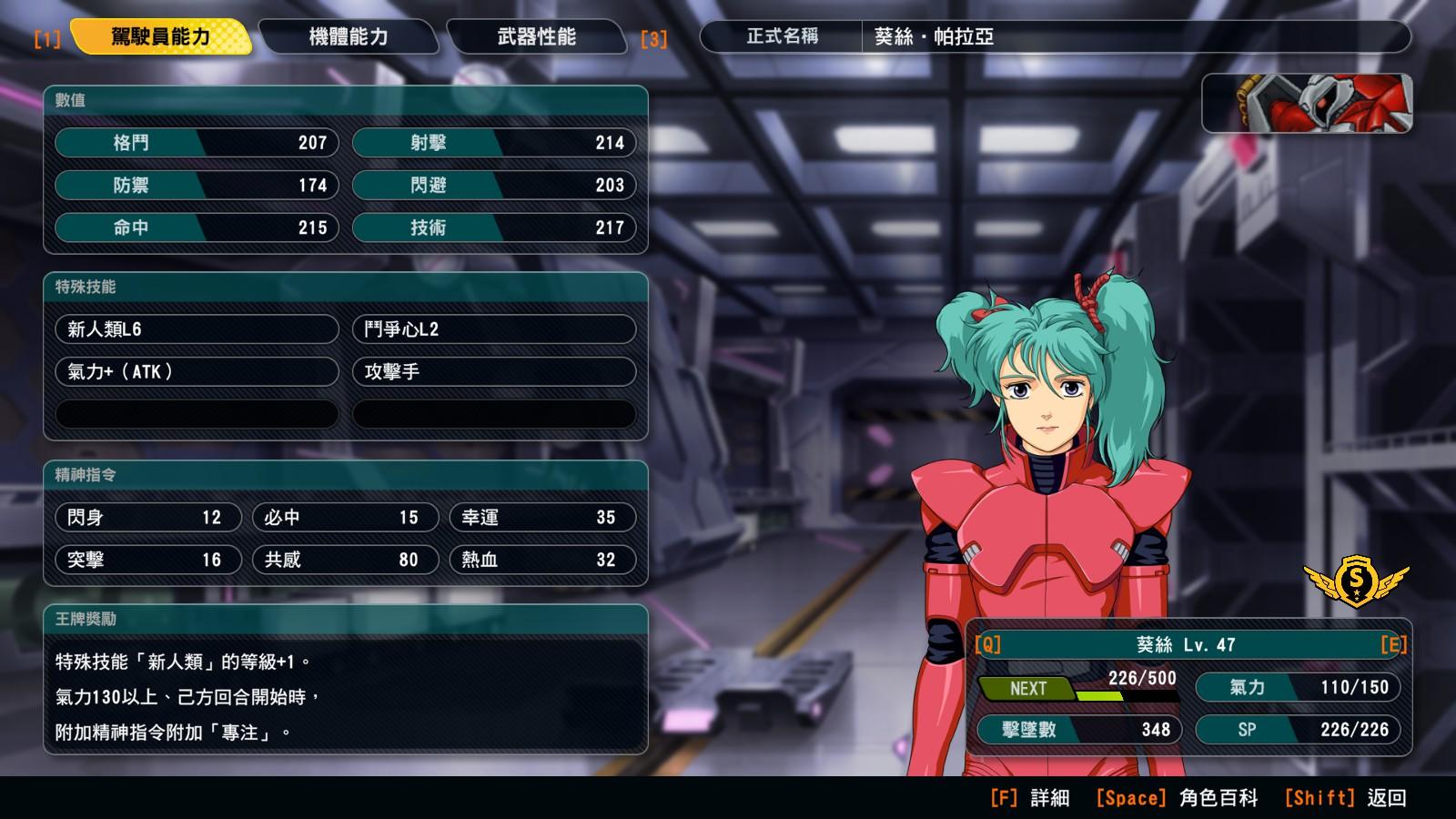This screenshot has width=1456, height=819.
Task: Click the red mech unit thumbnail
Action: [x=1307, y=104]
